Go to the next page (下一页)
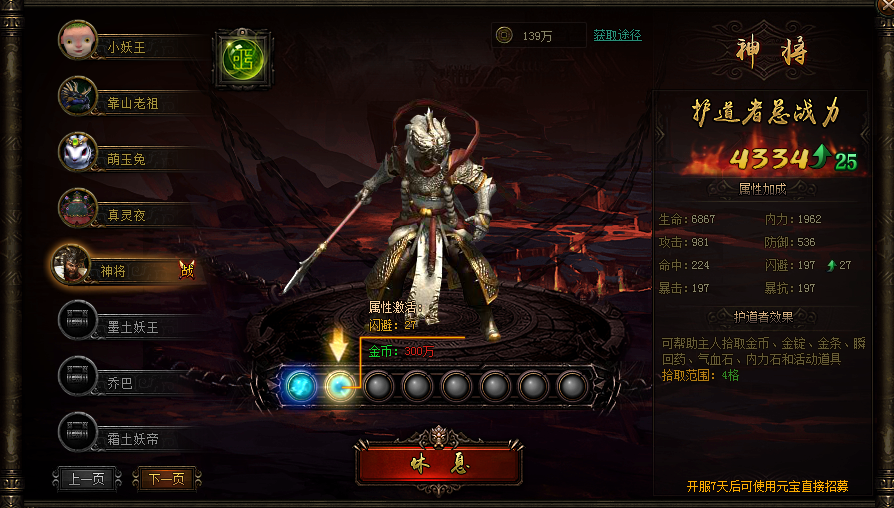This screenshot has height=508, width=894. click(x=166, y=478)
